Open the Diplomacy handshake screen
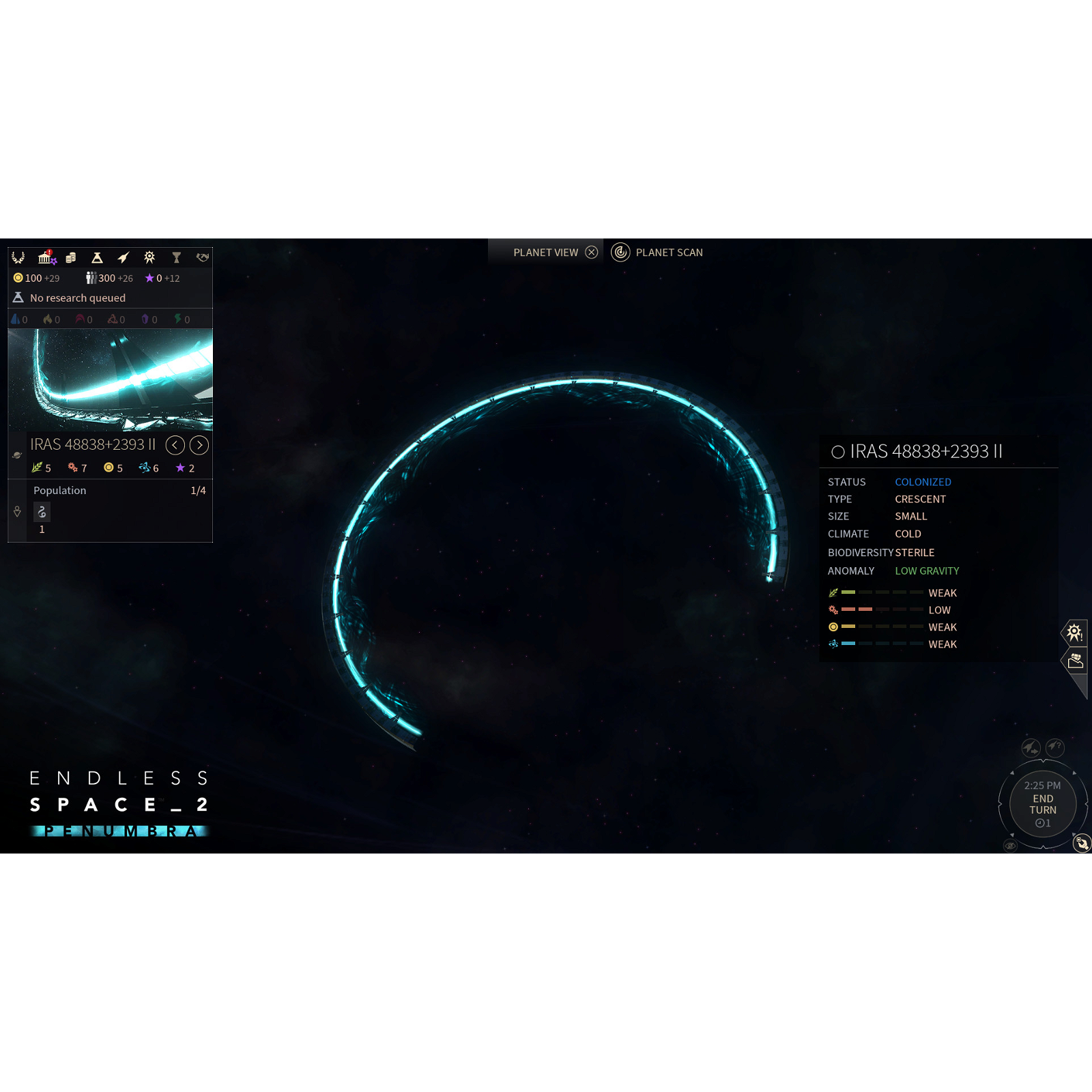Image resolution: width=1092 pixels, height=1092 pixels. pyautogui.click(x=203, y=258)
